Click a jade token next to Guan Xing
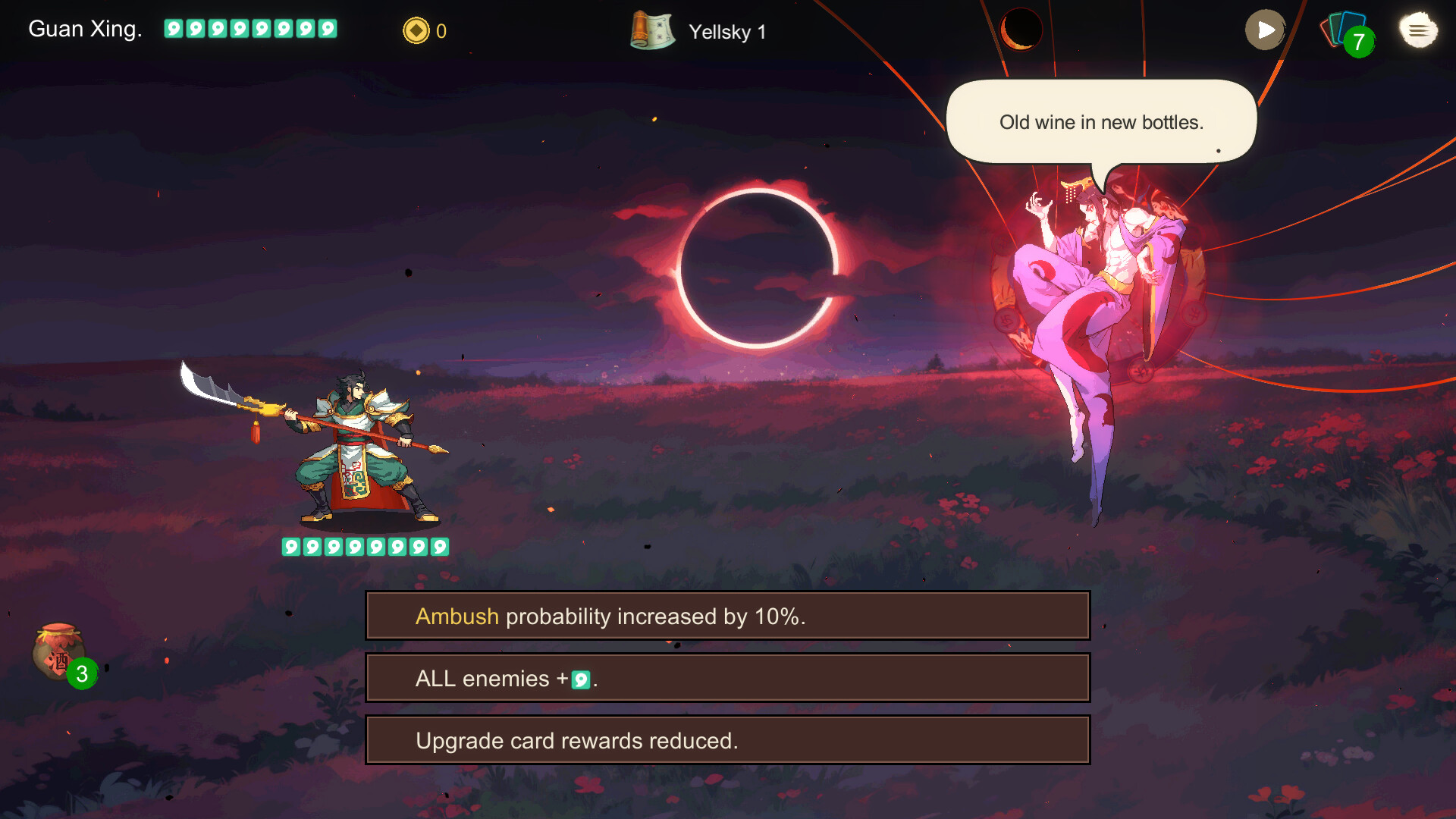 point(176,29)
